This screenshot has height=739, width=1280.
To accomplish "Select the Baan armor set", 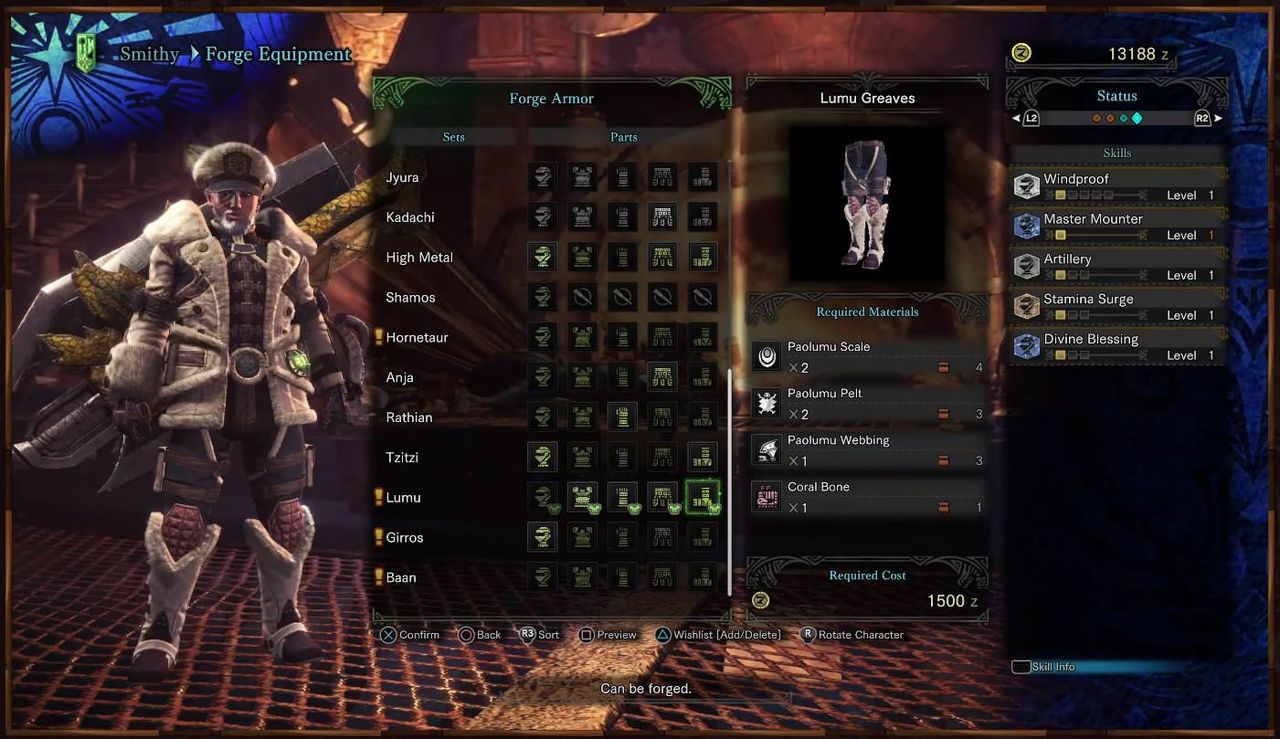I will click(401, 578).
